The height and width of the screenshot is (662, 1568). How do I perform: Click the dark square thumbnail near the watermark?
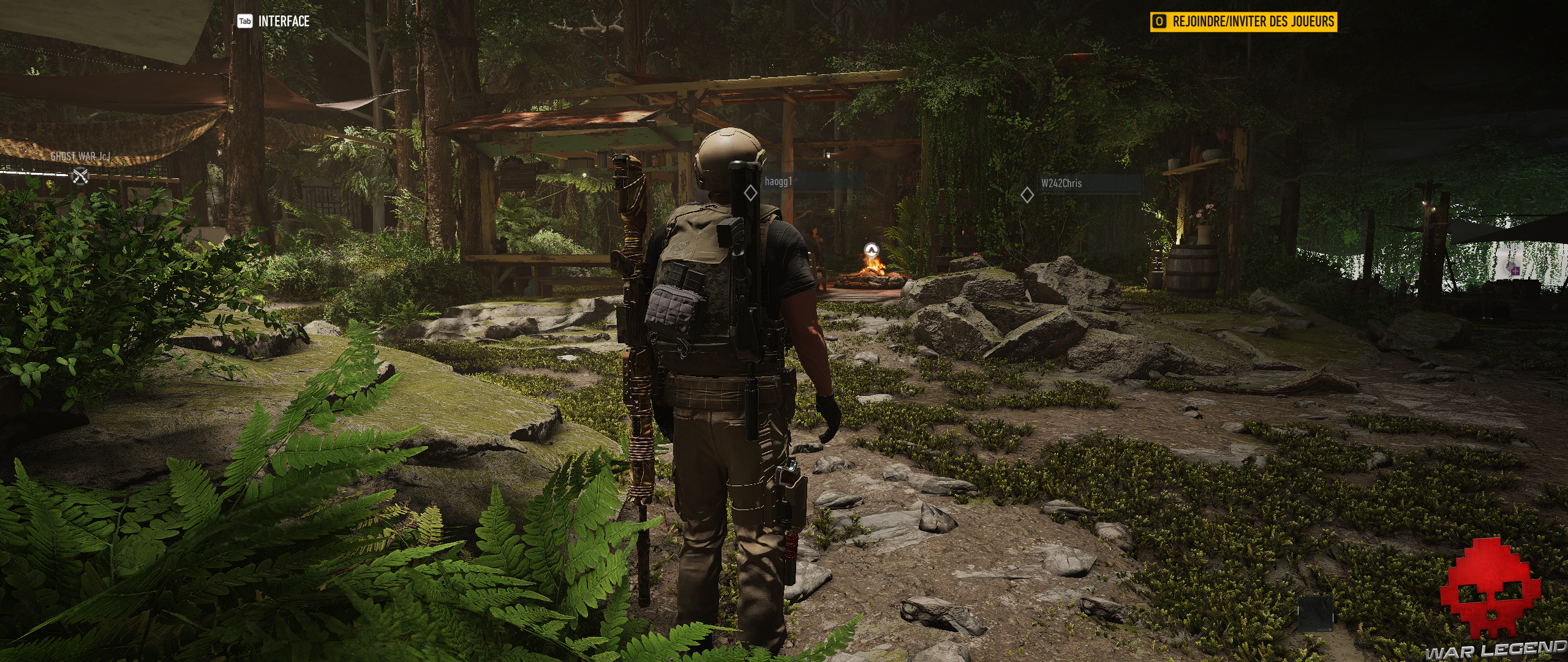[1316, 616]
